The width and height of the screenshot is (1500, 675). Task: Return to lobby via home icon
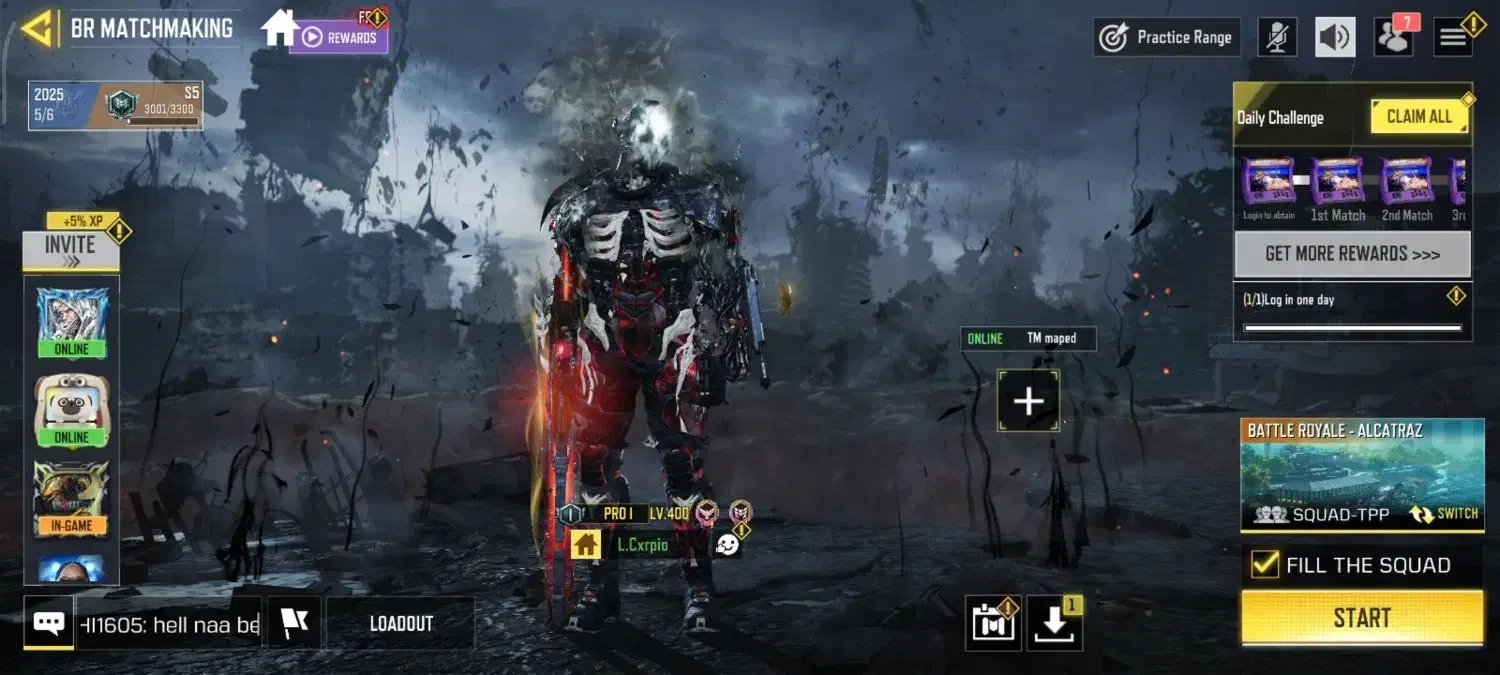coord(279,28)
